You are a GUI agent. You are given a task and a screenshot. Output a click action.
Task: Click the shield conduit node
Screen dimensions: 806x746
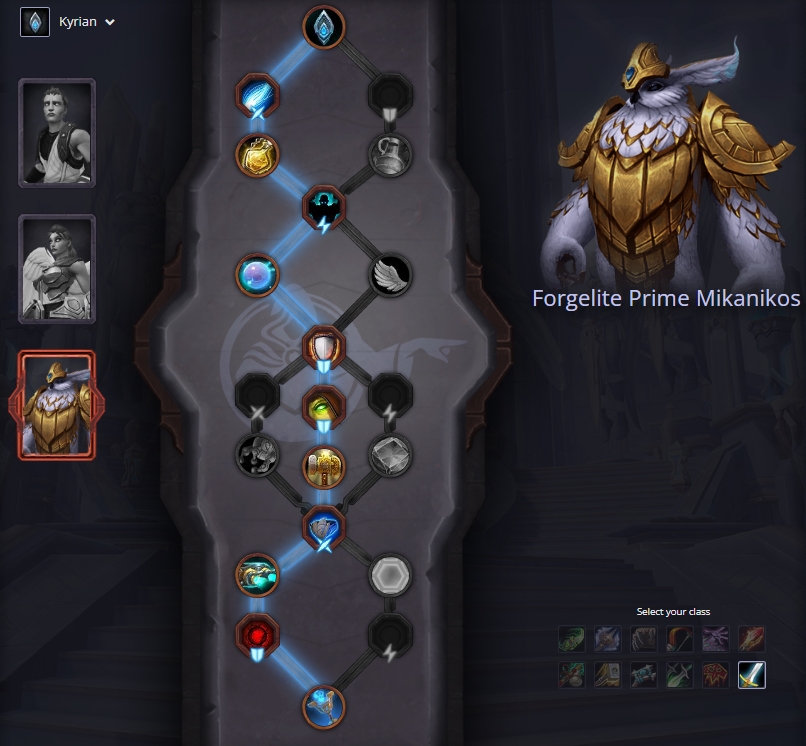coord(323,348)
